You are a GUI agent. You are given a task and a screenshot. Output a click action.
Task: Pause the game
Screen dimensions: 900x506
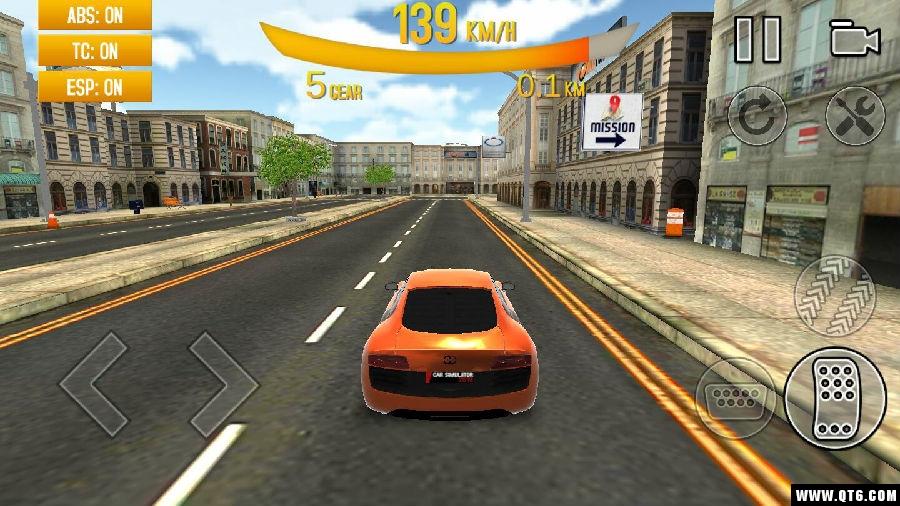point(757,39)
